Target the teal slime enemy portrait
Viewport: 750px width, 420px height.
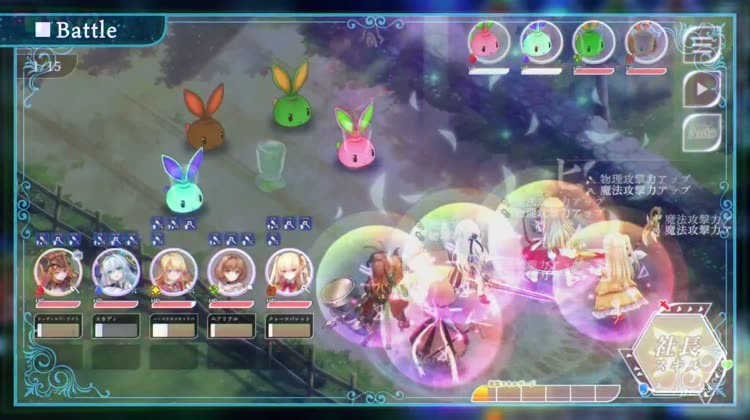(x=542, y=43)
